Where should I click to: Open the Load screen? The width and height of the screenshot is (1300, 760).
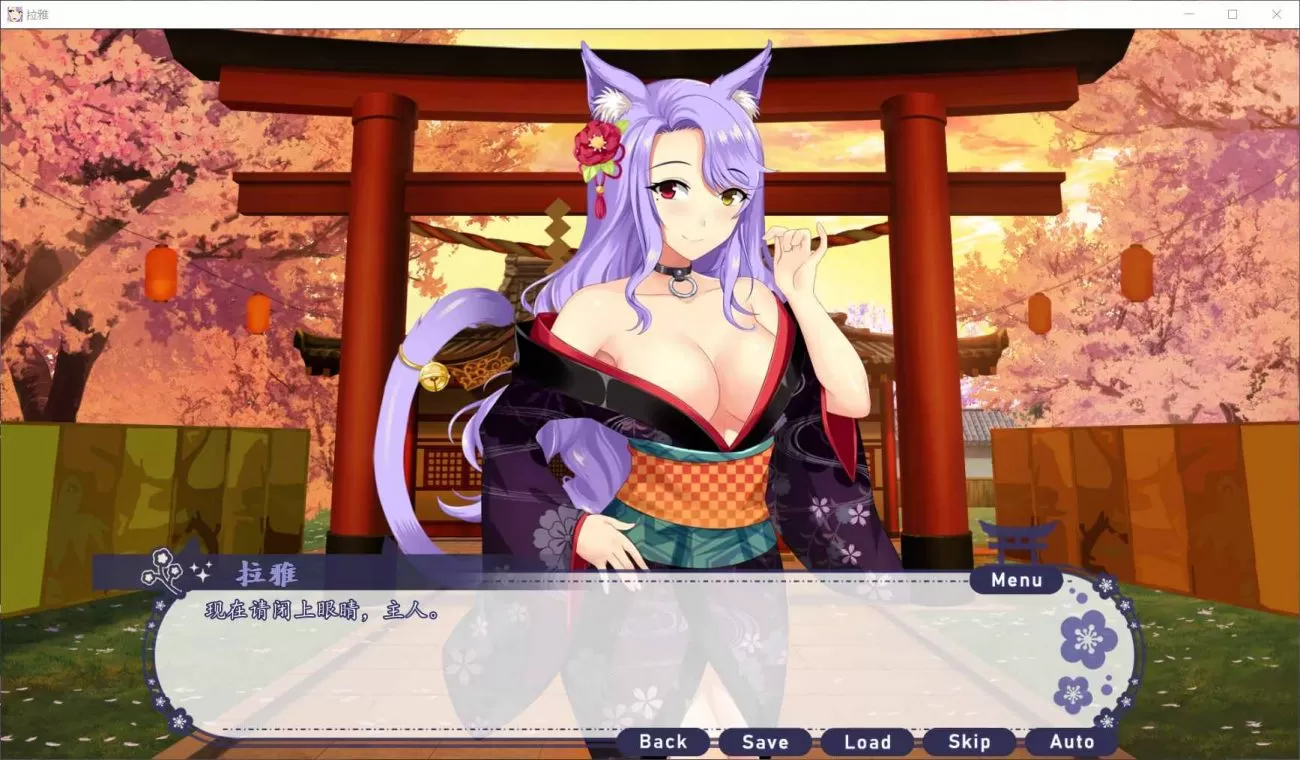point(868,742)
